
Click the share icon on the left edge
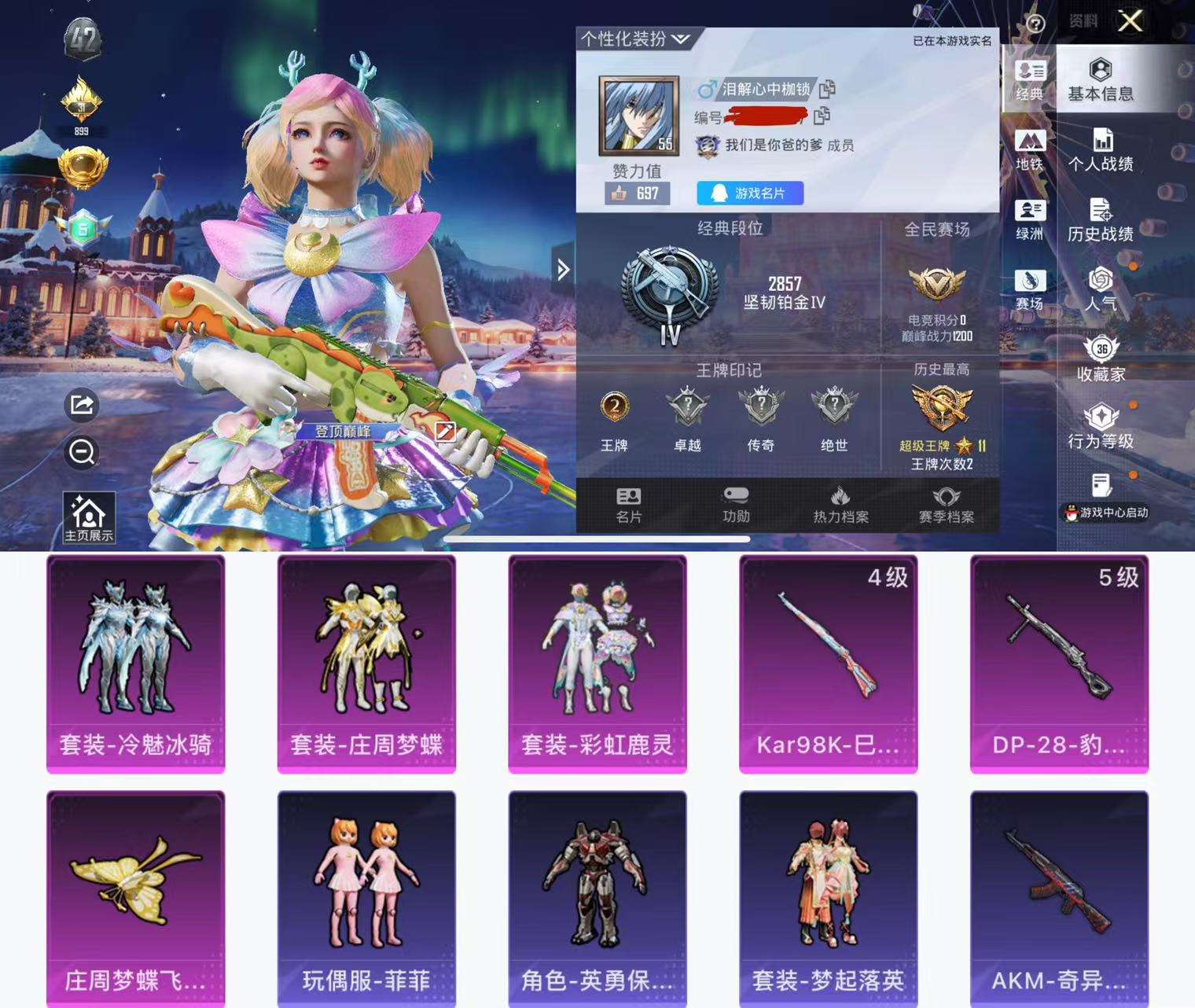click(x=81, y=405)
